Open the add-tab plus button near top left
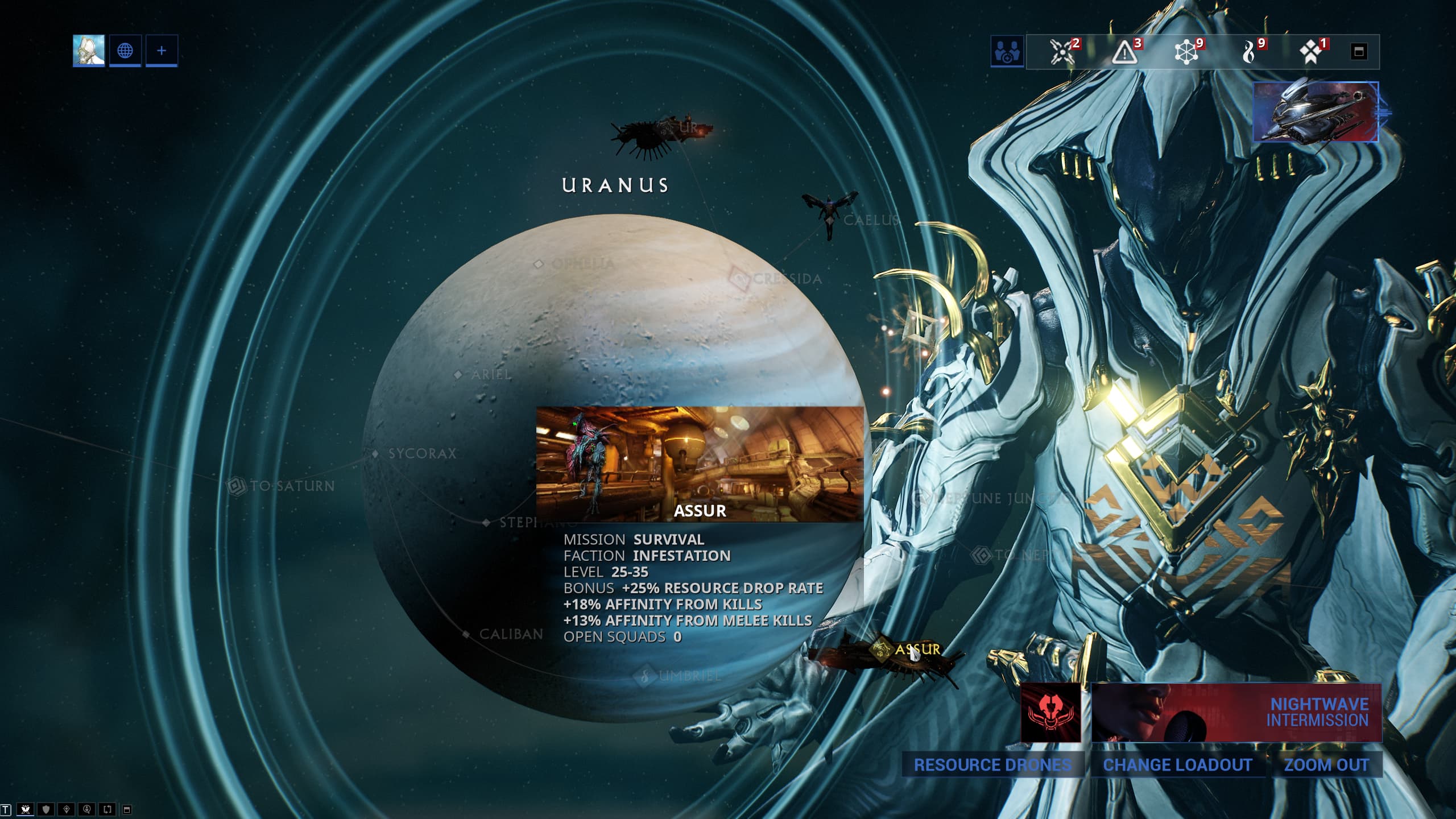This screenshot has width=1456, height=819. 162,51
